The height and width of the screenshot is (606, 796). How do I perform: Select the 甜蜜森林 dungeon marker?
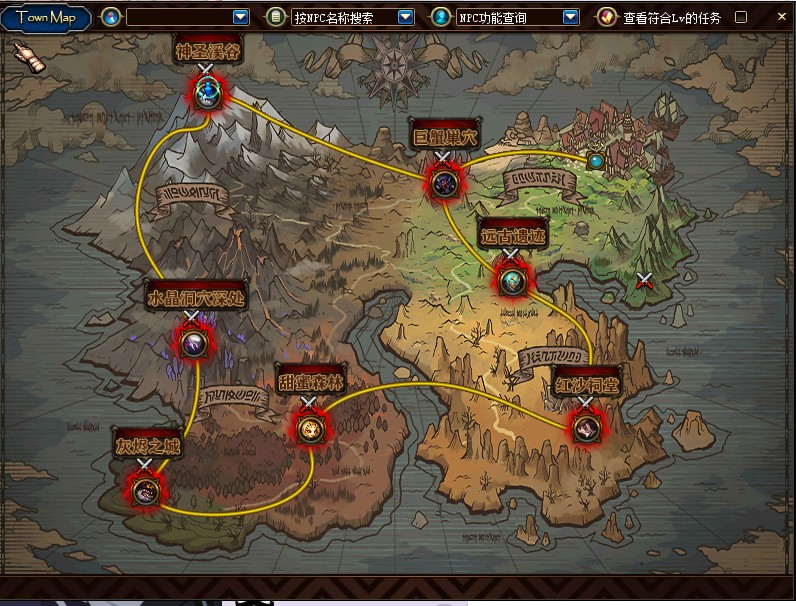click(310, 428)
